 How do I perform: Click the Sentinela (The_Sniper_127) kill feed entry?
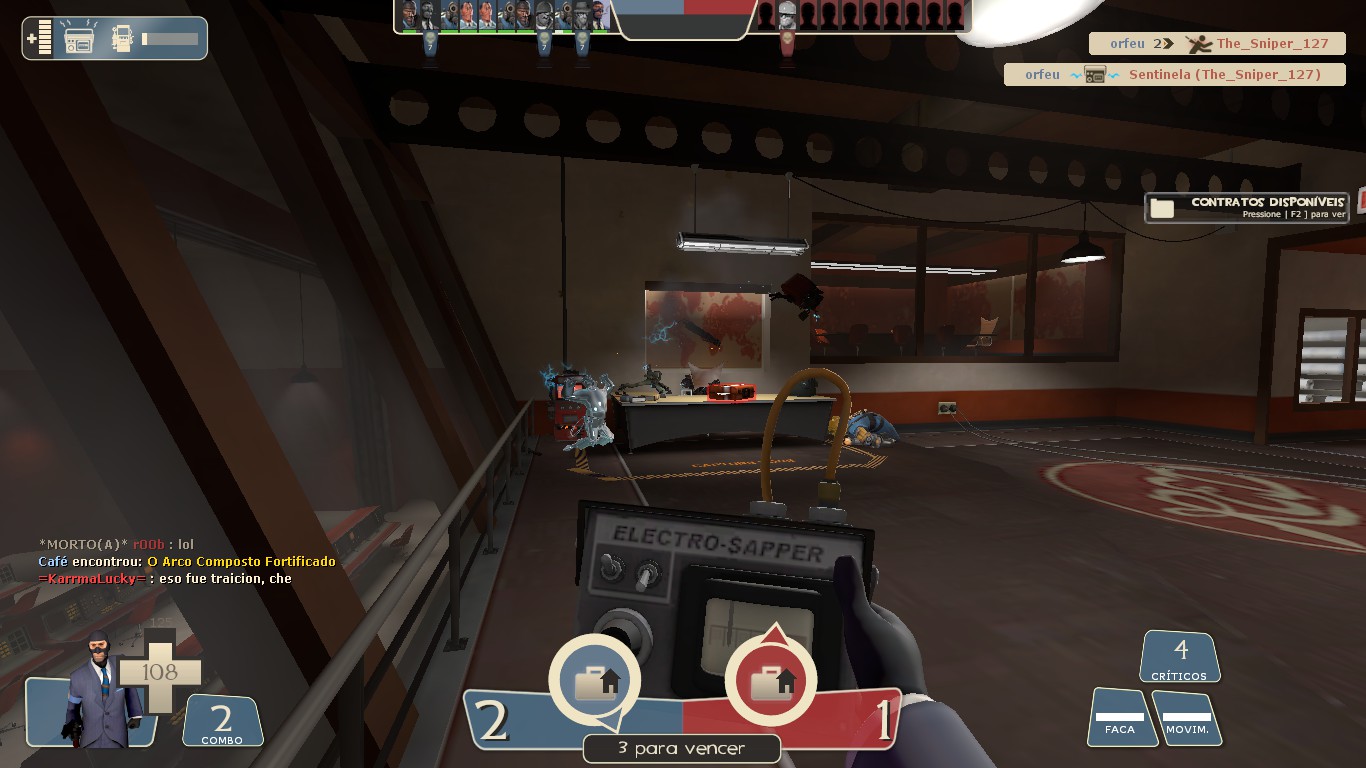click(1175, 75)
